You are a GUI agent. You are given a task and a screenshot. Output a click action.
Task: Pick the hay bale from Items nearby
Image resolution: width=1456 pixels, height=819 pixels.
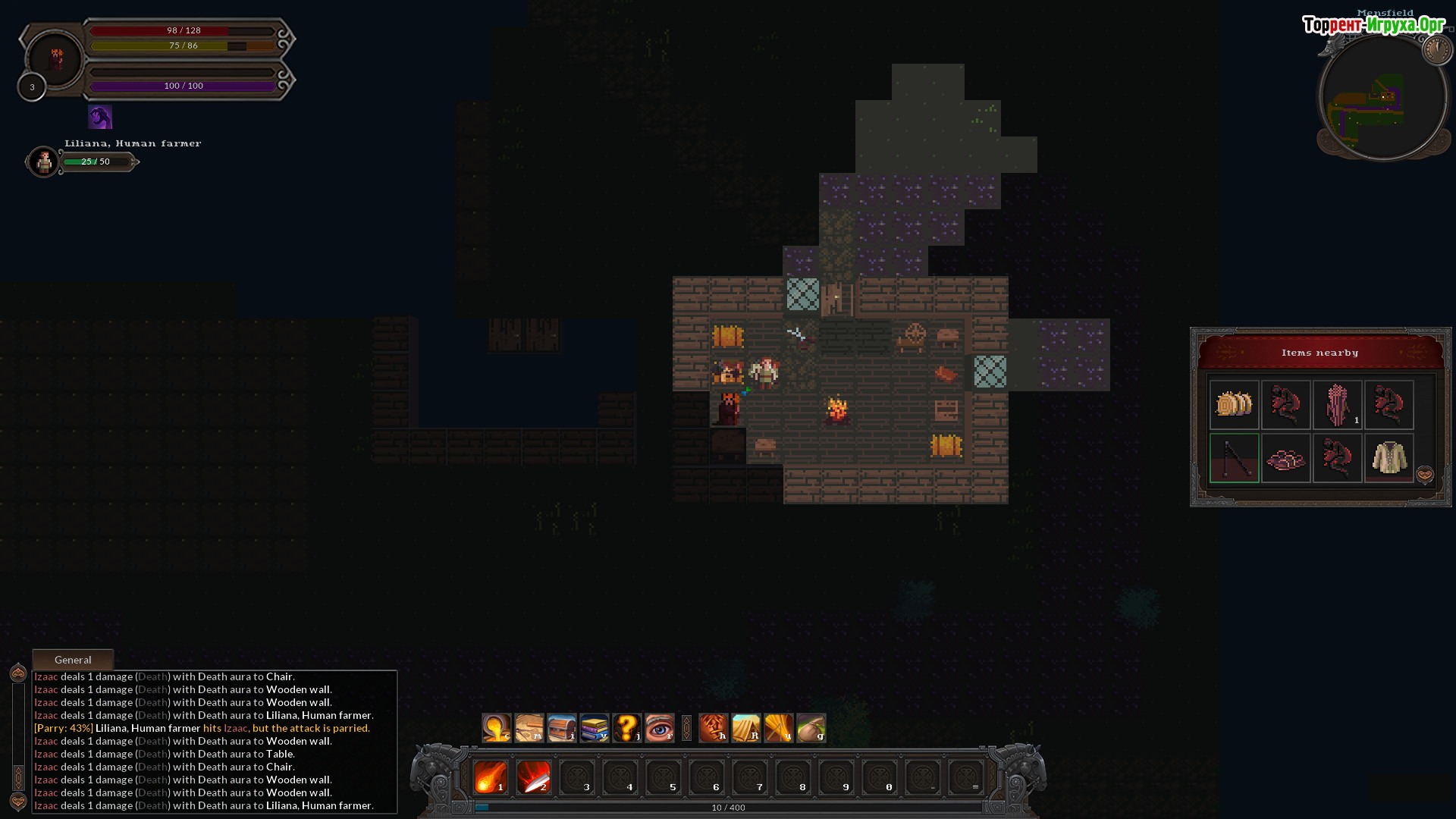coord(1234,405)
